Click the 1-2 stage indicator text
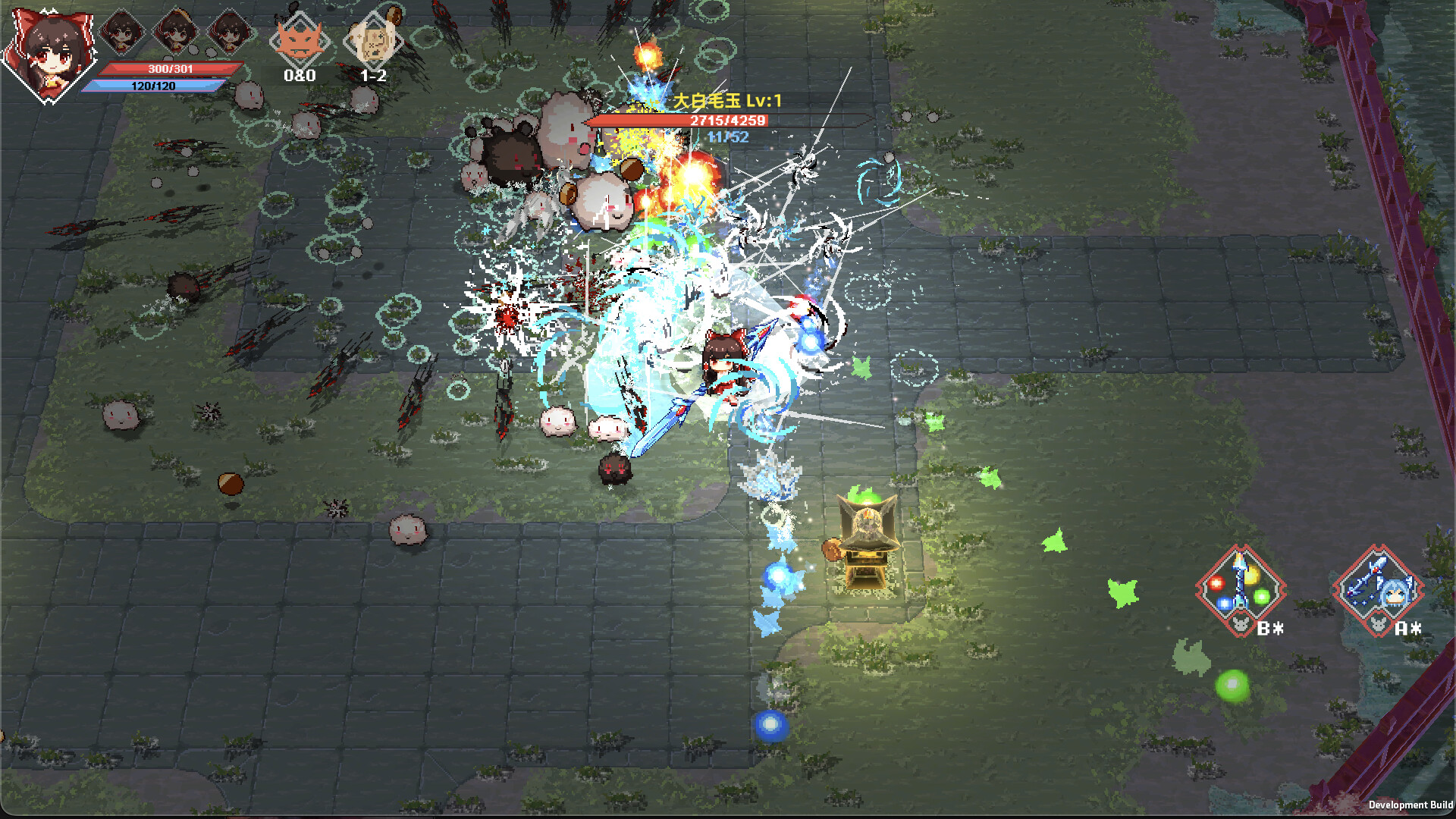 (373, 75)
